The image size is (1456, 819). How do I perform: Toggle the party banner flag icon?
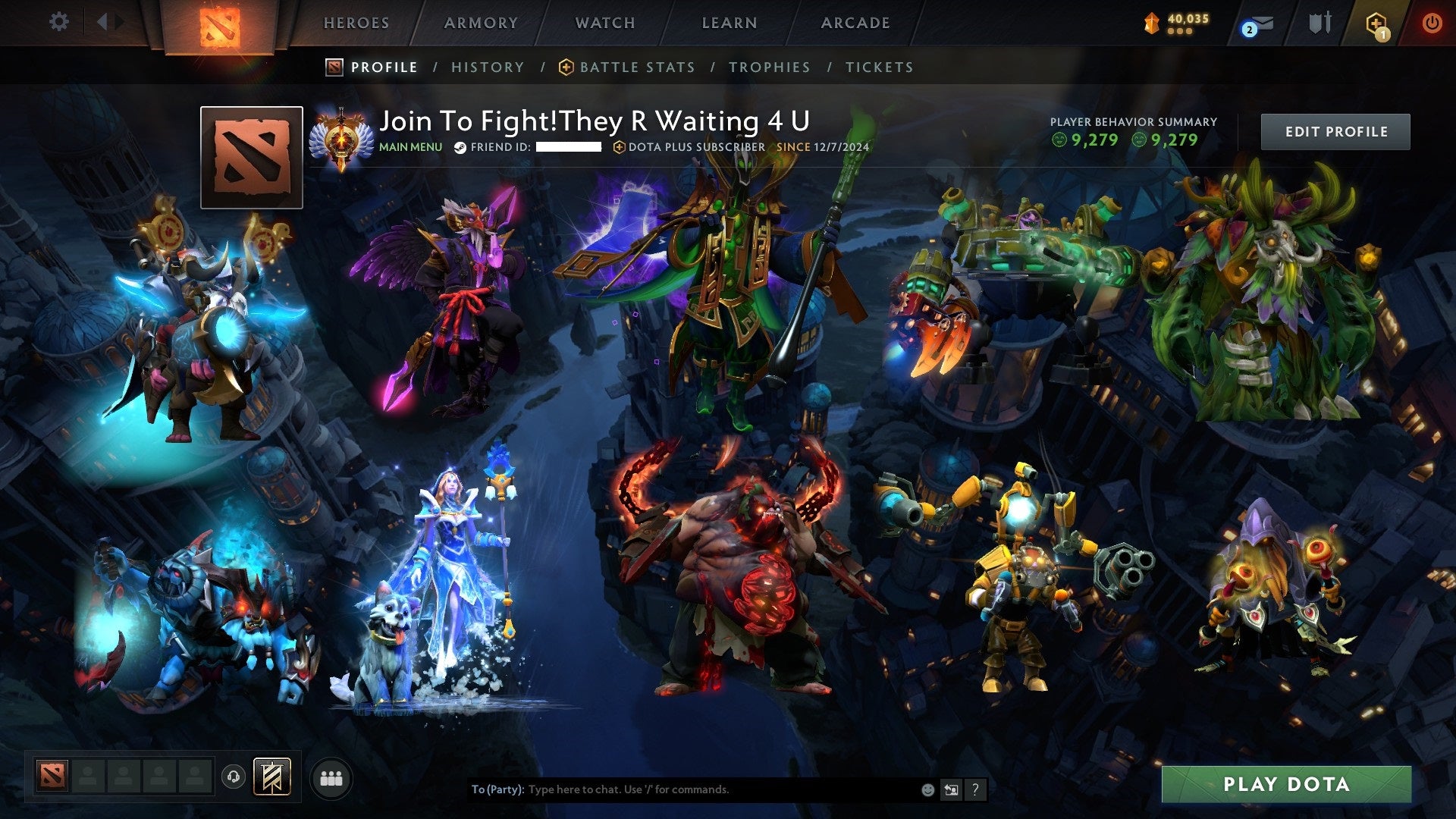tap(271, 778)
